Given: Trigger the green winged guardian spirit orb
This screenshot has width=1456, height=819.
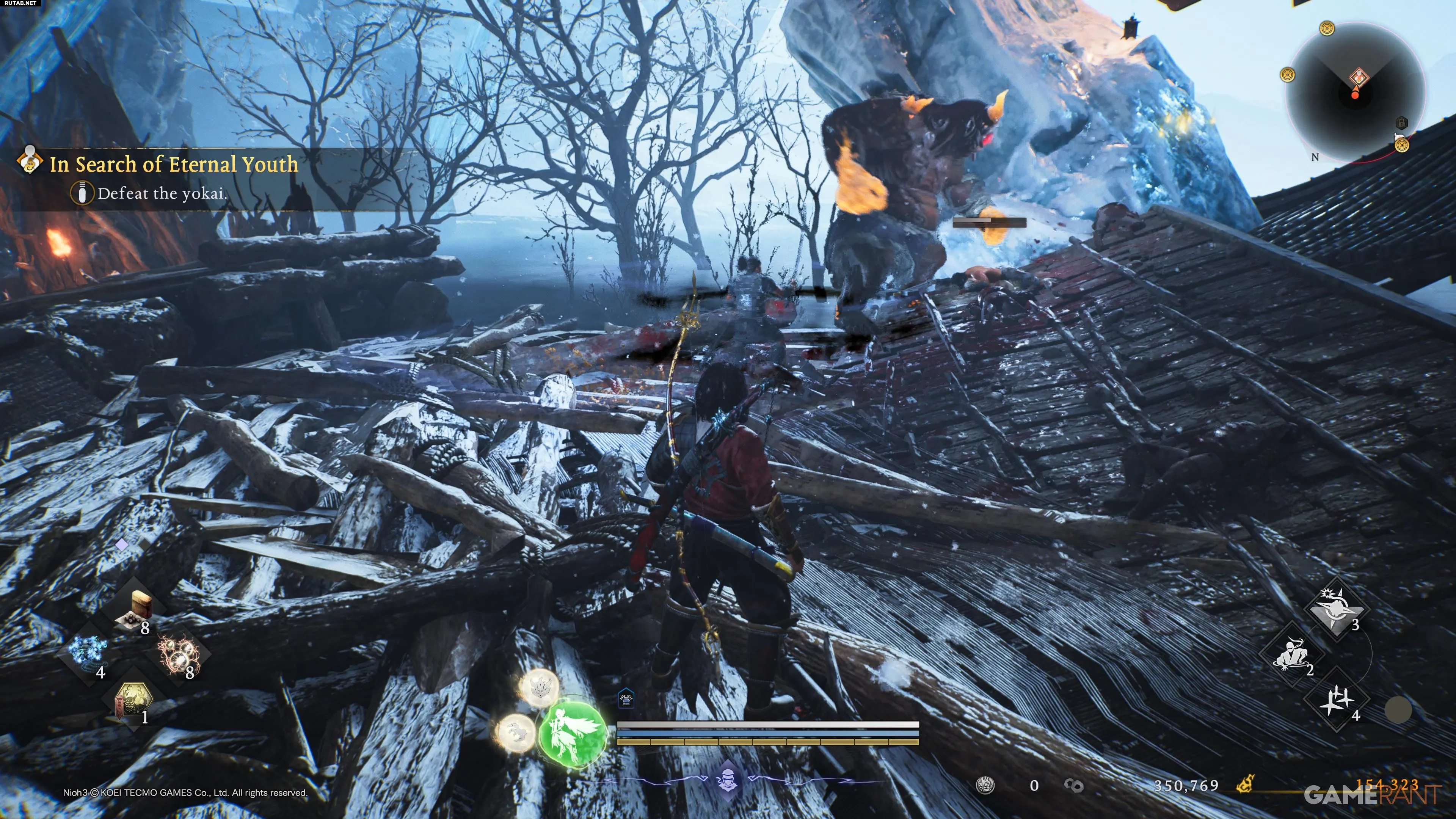Looking at the screenshot, I should click(573, 731).
